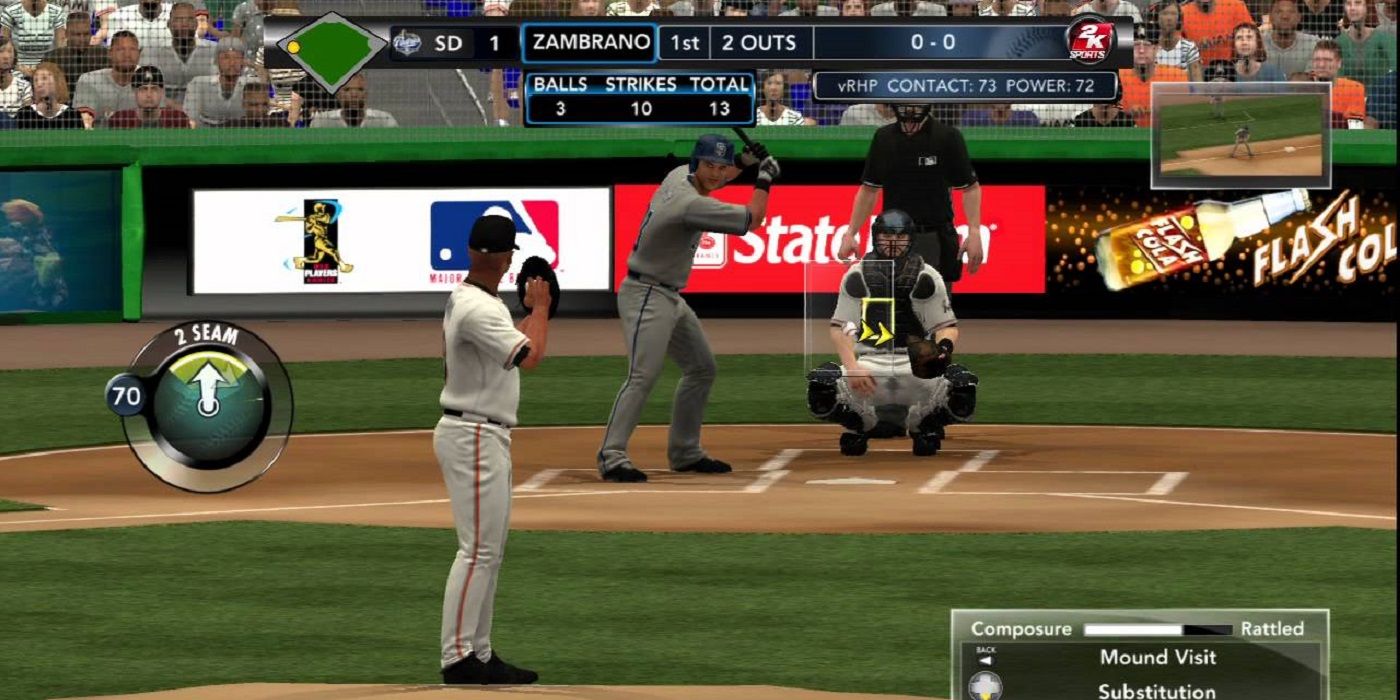Image resolution: width=1400 pixels, height=700 pixels.
Task: Open the Mound Visit option
Action: click(1157, 657)
